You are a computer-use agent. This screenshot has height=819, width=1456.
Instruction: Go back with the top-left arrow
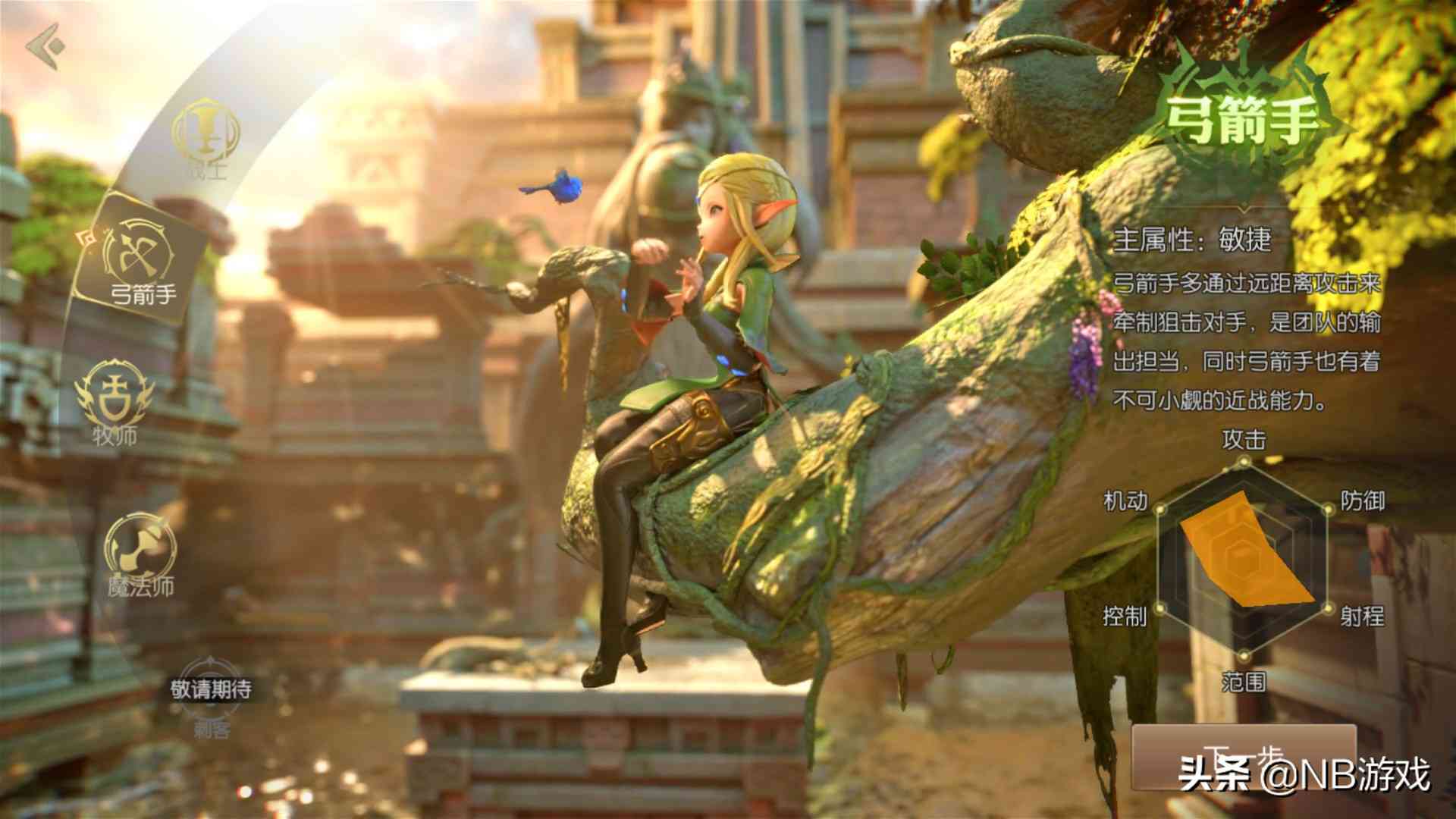pyautogui.click(x=44, y=45)
